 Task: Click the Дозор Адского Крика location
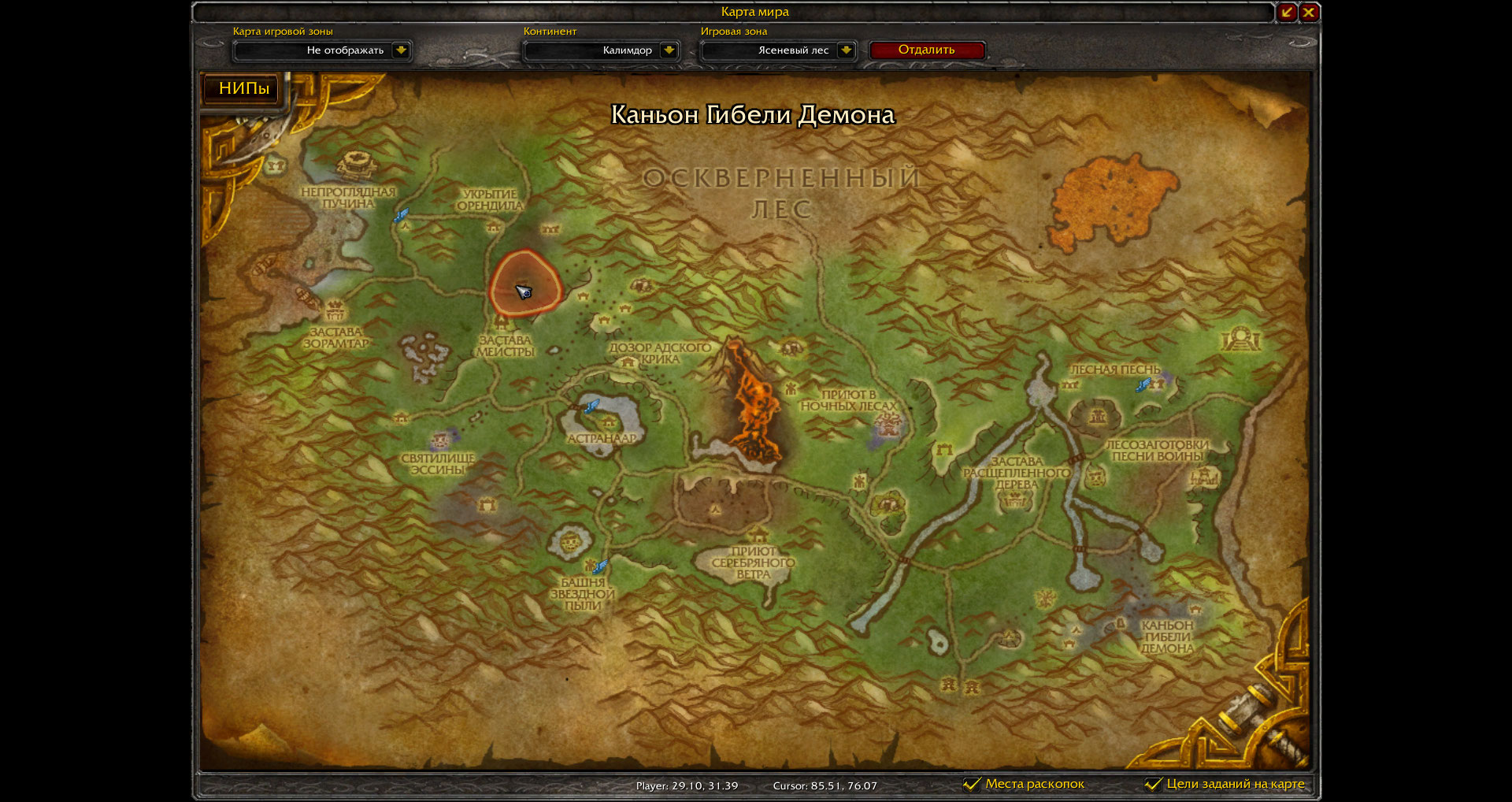660,351
